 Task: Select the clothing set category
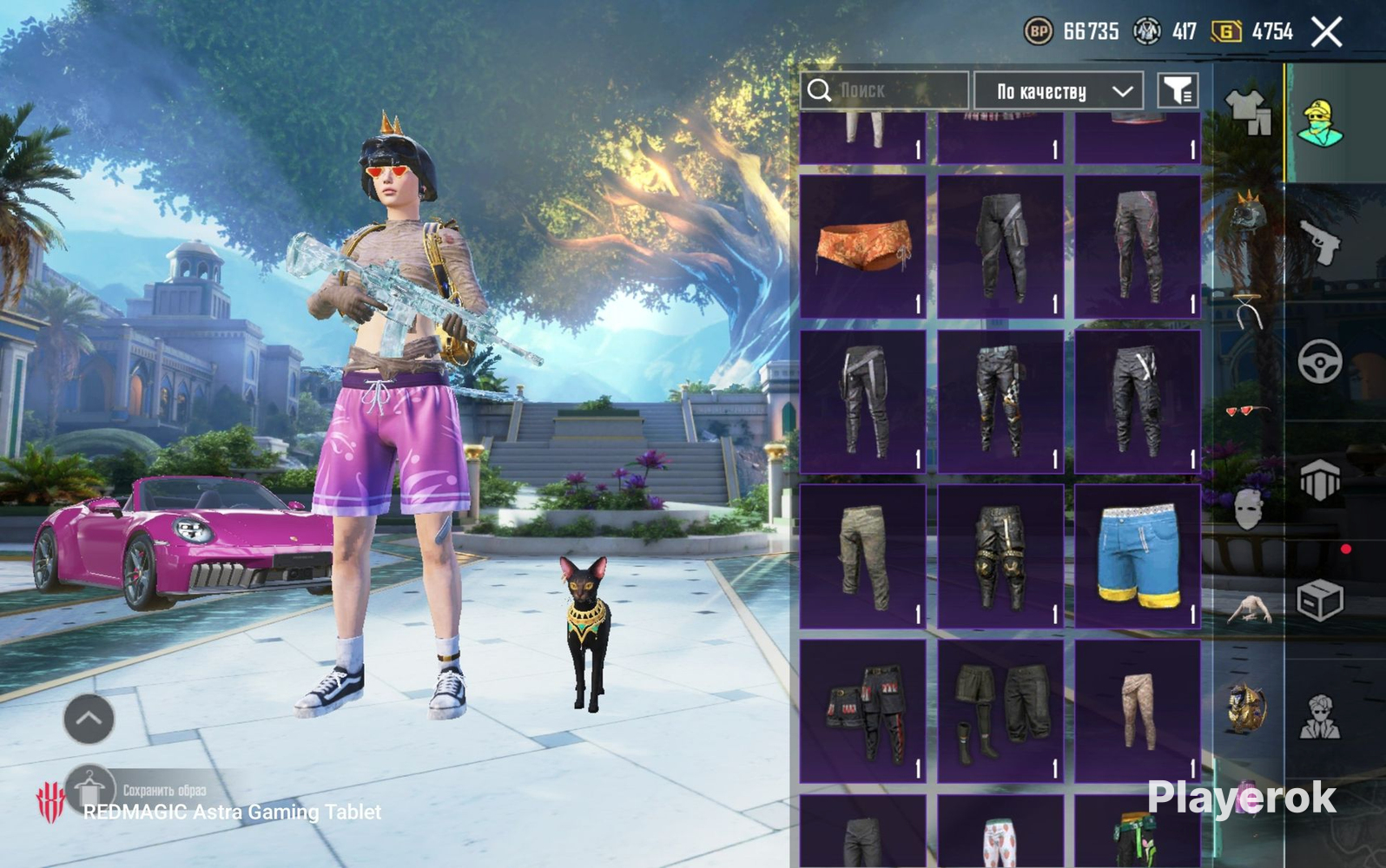click(x=1248, y=113)
